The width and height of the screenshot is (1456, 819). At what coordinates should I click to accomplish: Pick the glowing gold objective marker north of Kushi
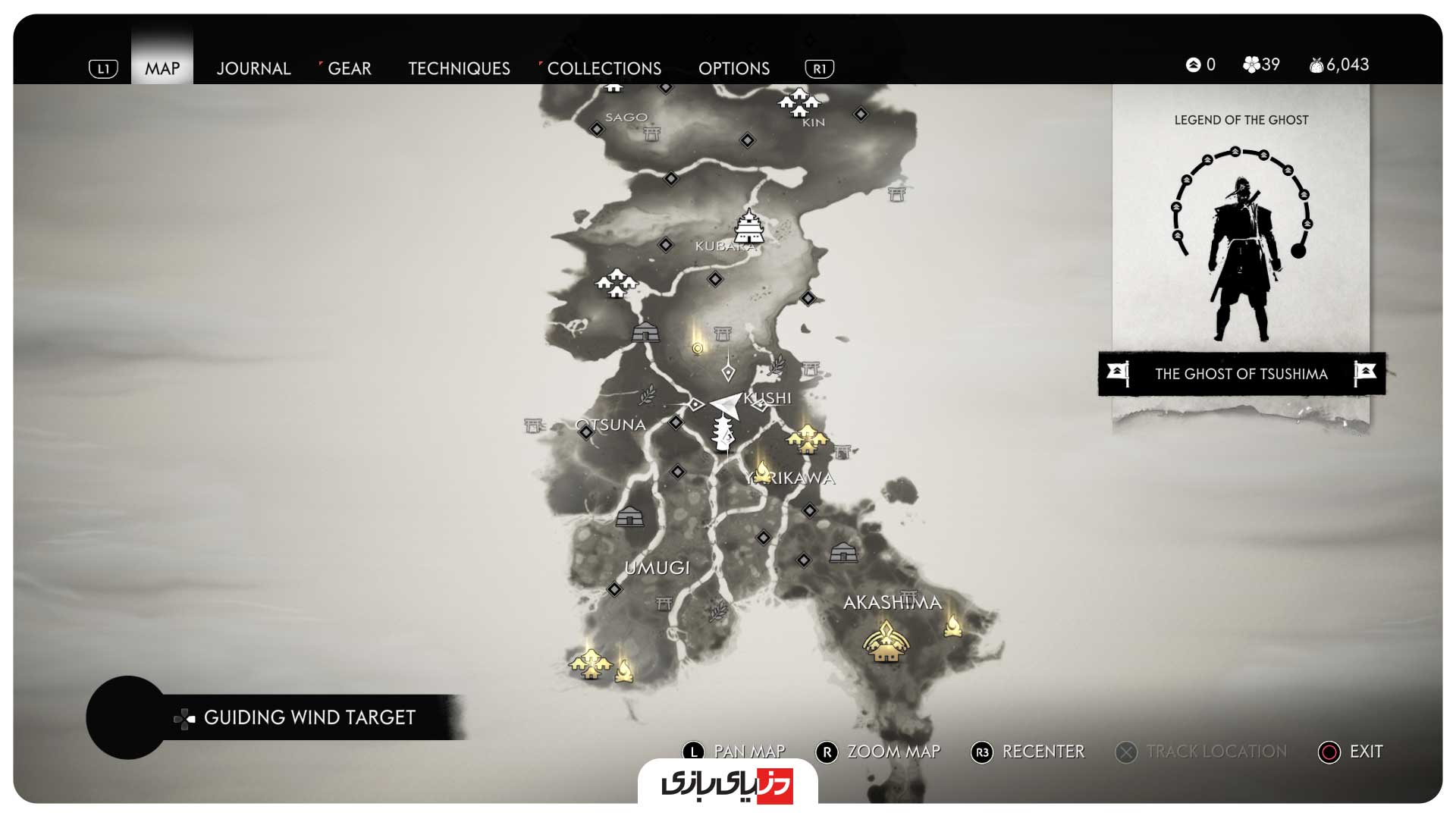[698, 348]
